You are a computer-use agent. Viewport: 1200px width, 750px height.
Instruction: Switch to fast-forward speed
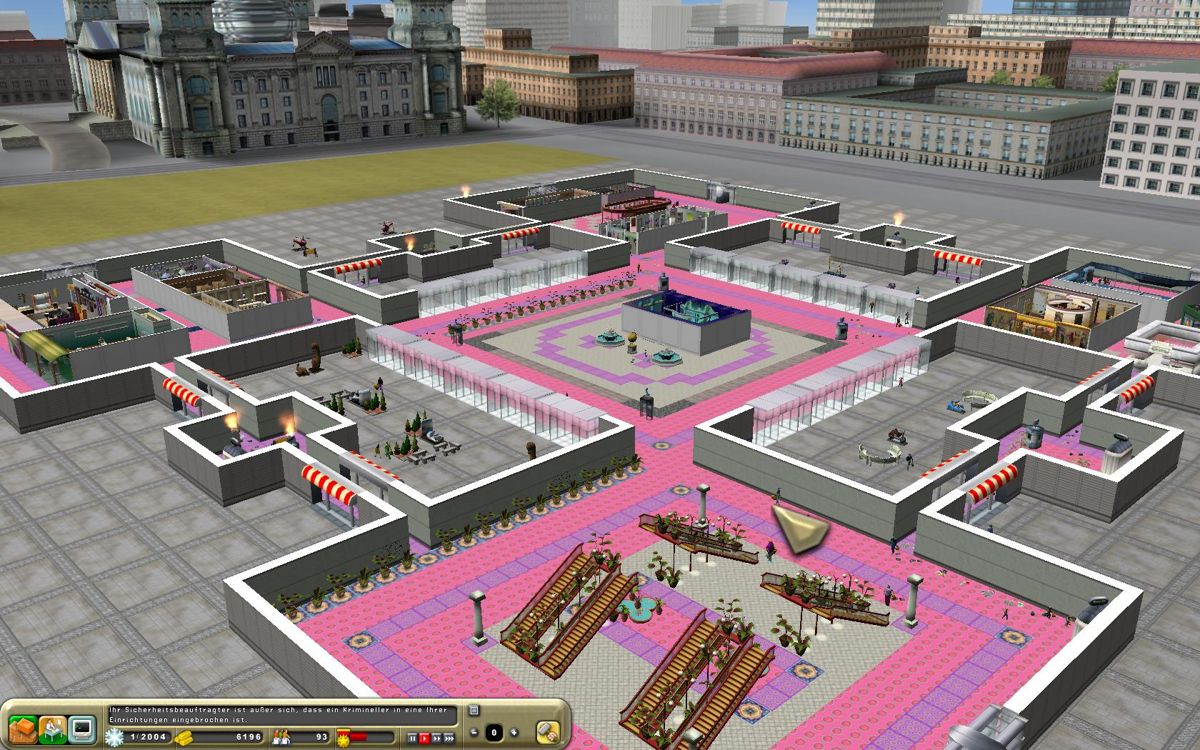point(437,737)
